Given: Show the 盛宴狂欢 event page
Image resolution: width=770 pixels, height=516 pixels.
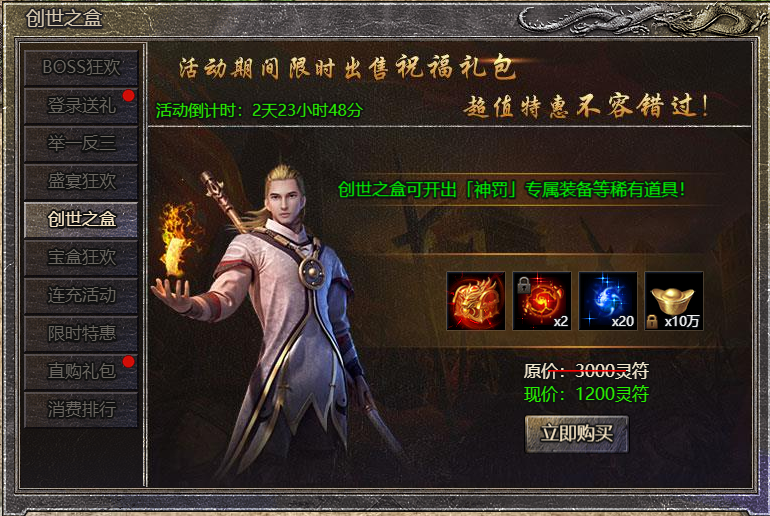Looking at the screenshot, I should (x=81, y=181).
